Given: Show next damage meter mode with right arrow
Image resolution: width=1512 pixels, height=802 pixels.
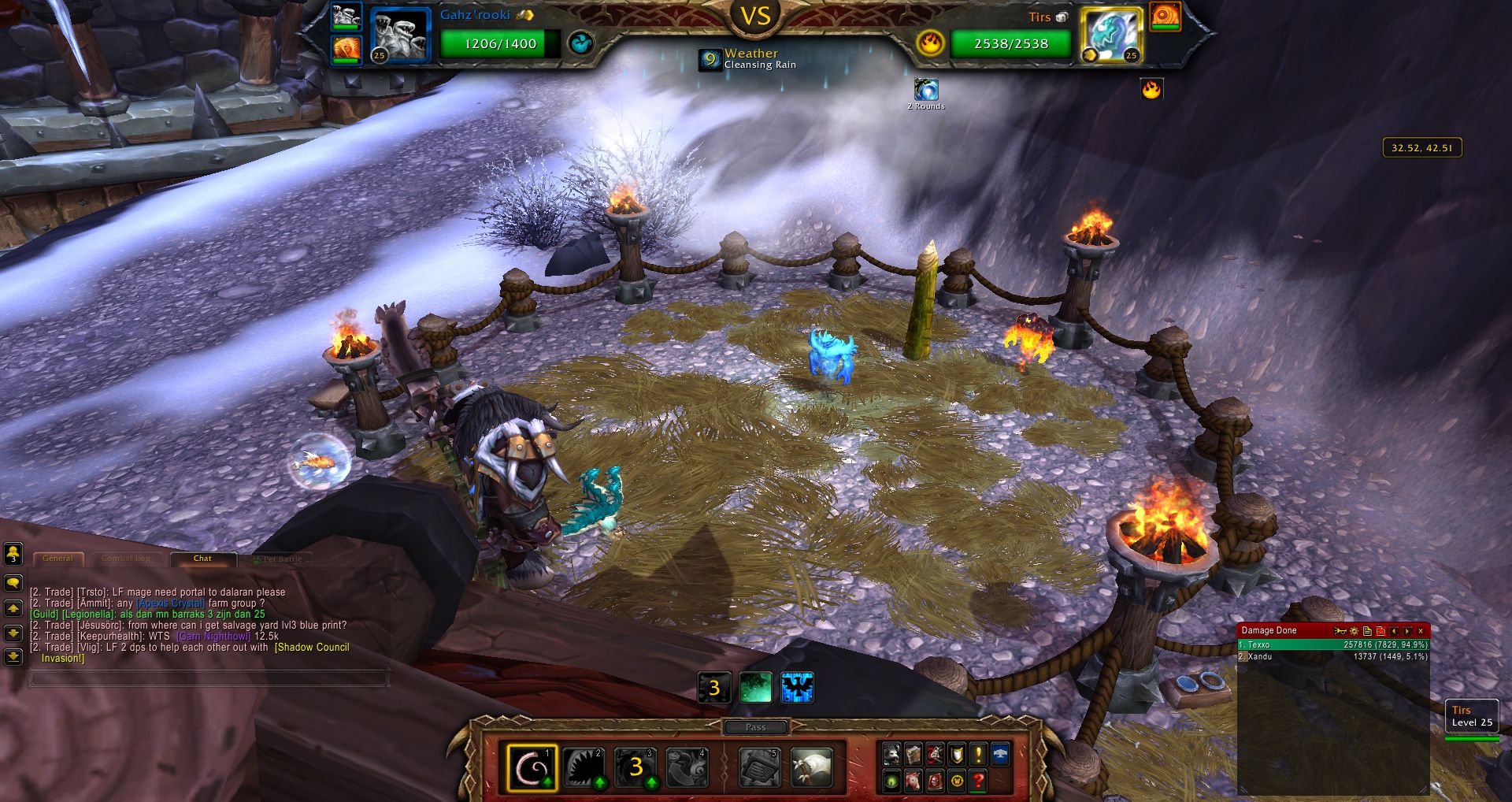Looking at the screenshot, I should point(1407,631).
